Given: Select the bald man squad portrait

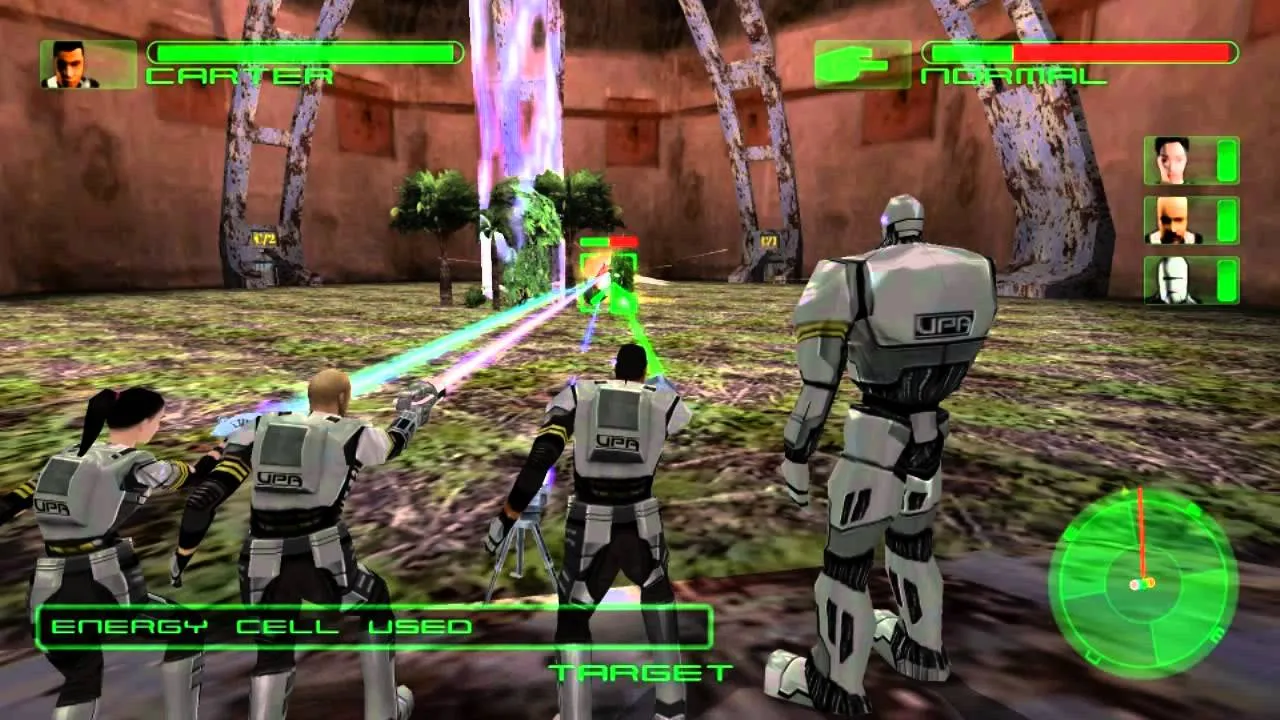Looking at the screenshot, I should pyautogui.click(x=1172, y=220).
